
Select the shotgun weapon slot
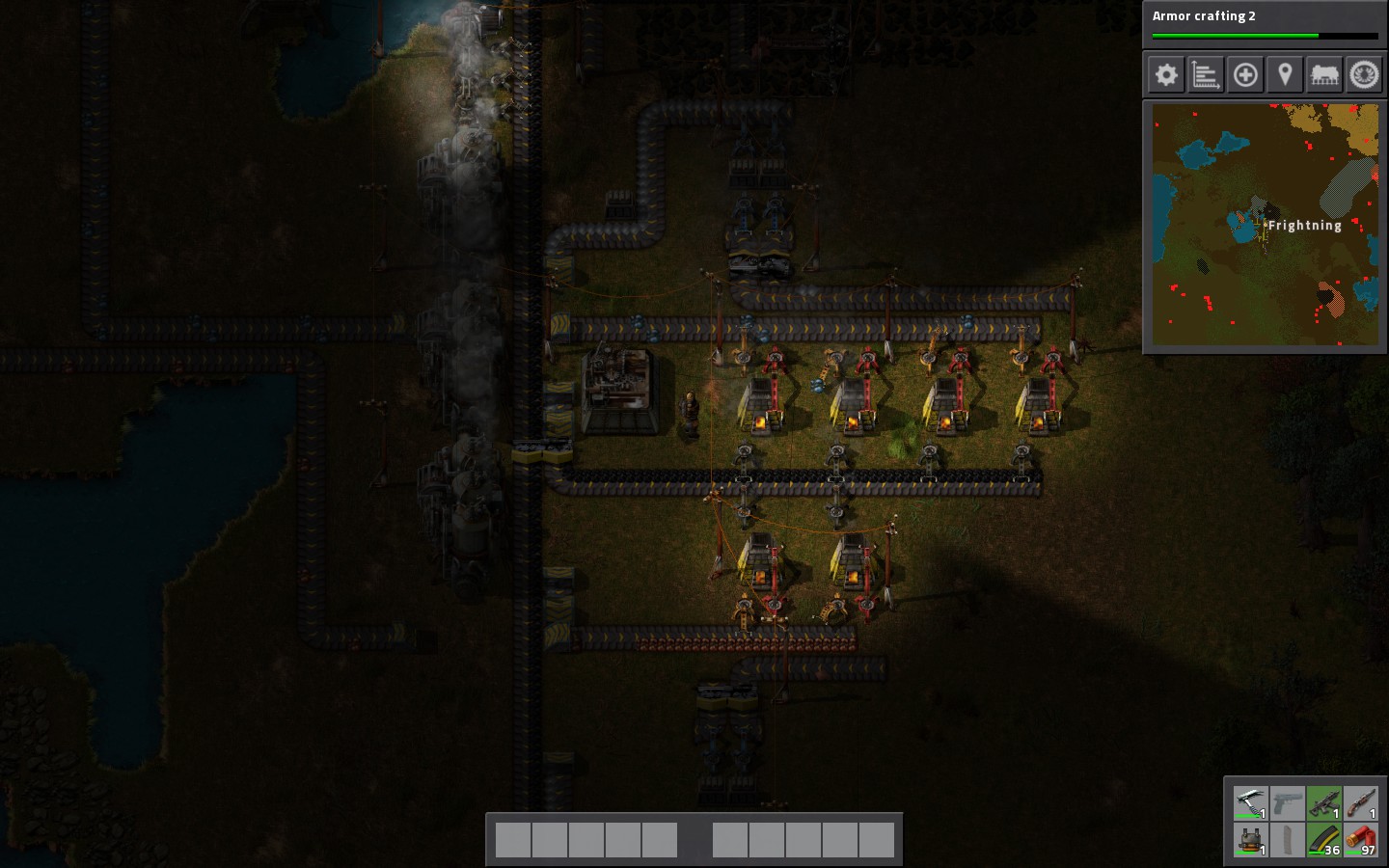(1360, 803)
